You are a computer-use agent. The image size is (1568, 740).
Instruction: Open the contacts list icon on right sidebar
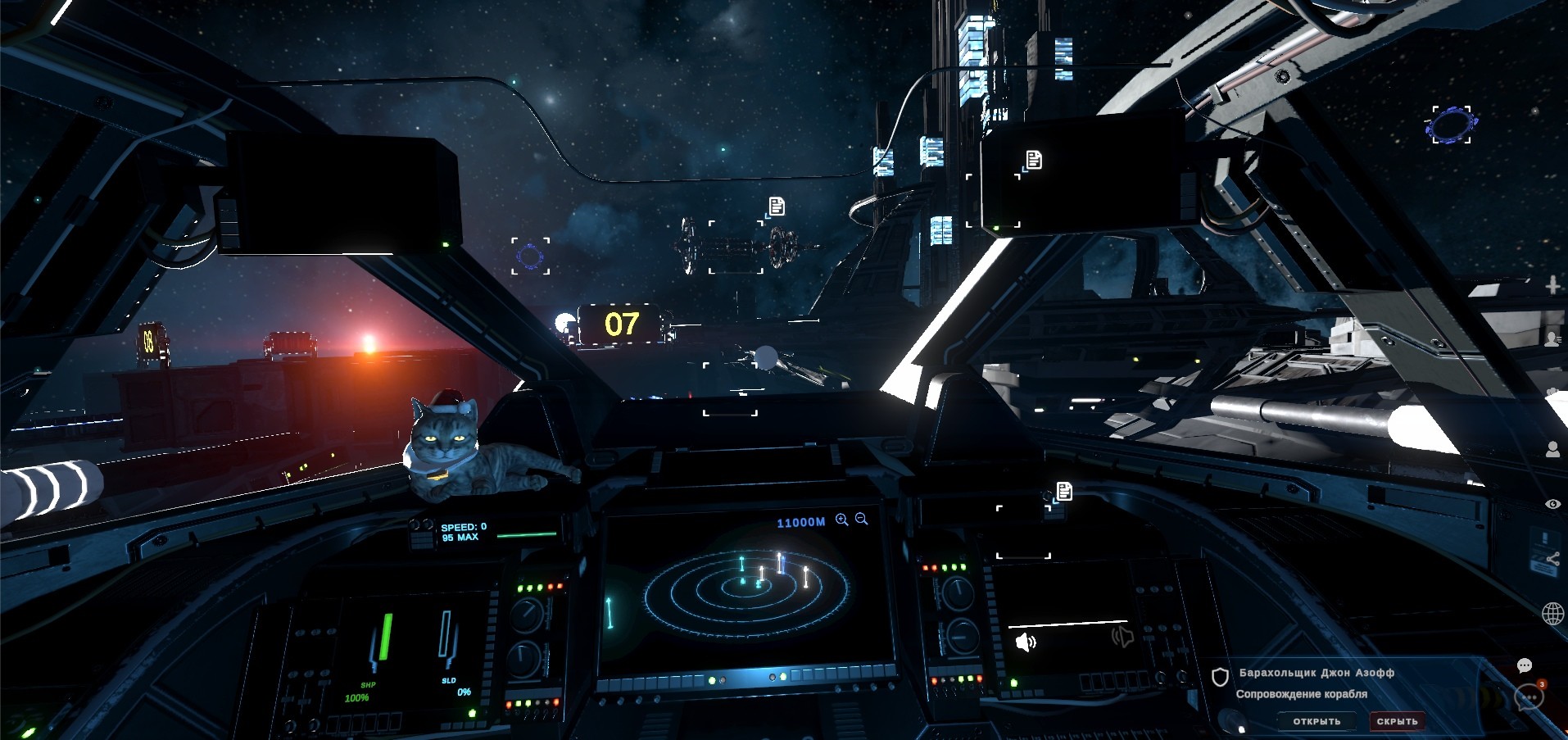[1552, 338]
